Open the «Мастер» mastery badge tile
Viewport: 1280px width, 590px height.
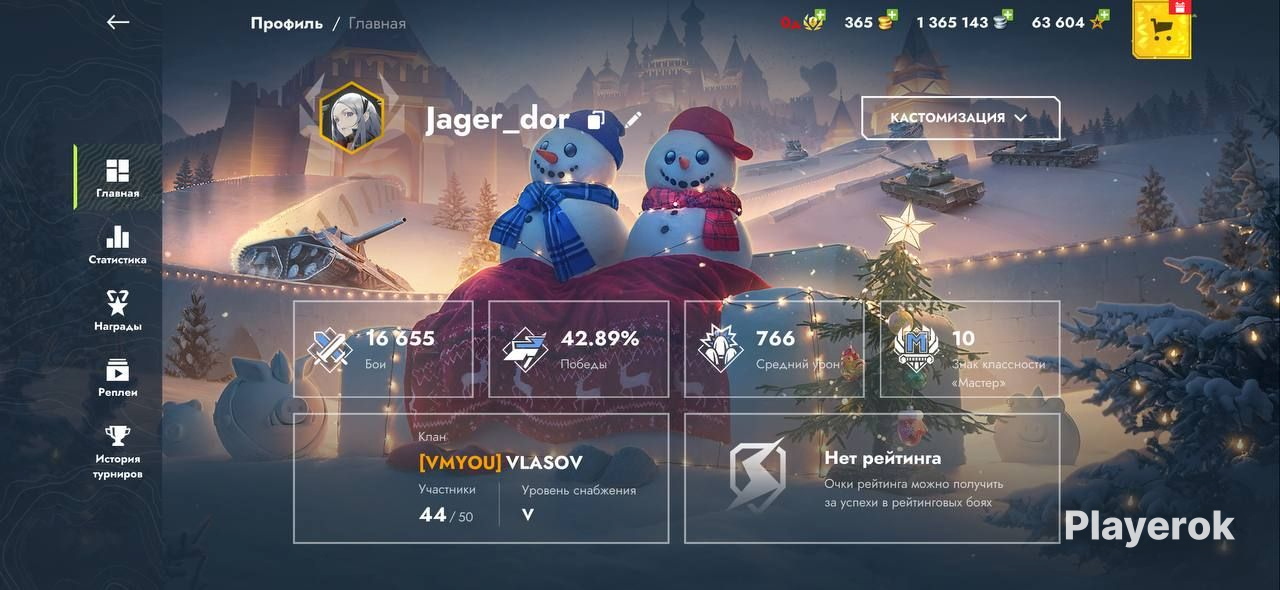pyautogui.click(x=970, y=349)
